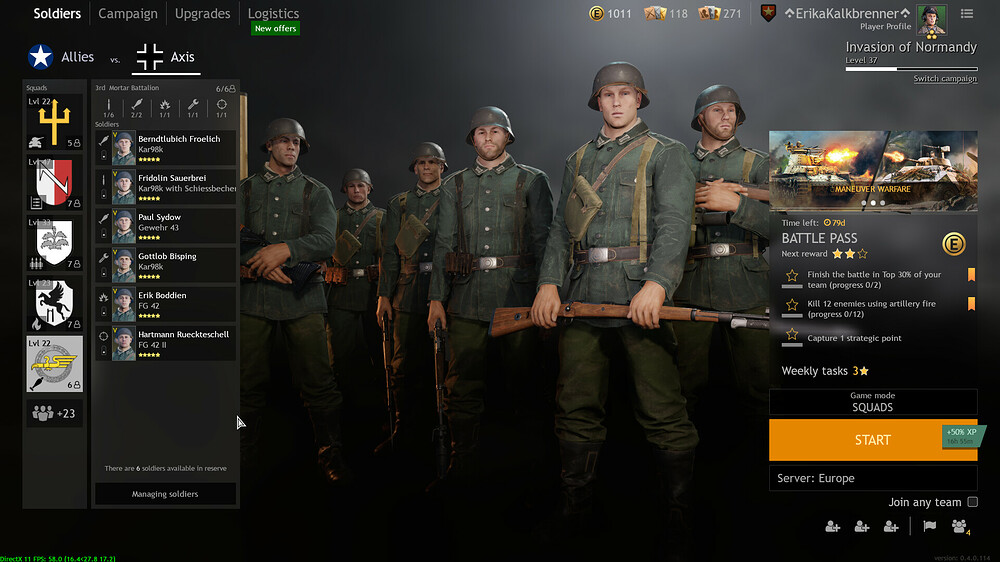Go to the Logistics tab
Viewport: 1000px width, 562px height.
(x=273, y=14)
